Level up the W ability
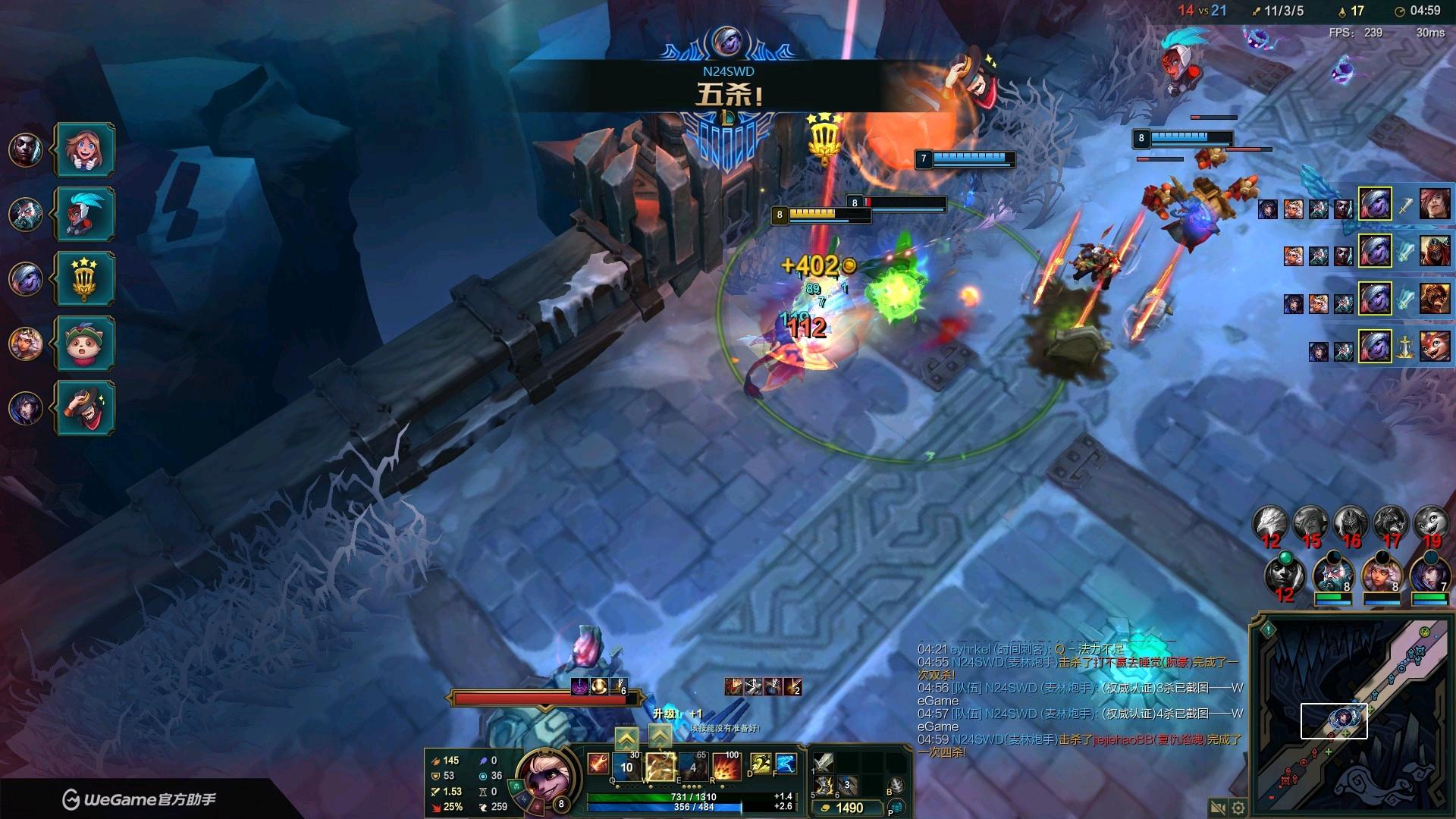Screen dimensions: 1456x819 660,738
